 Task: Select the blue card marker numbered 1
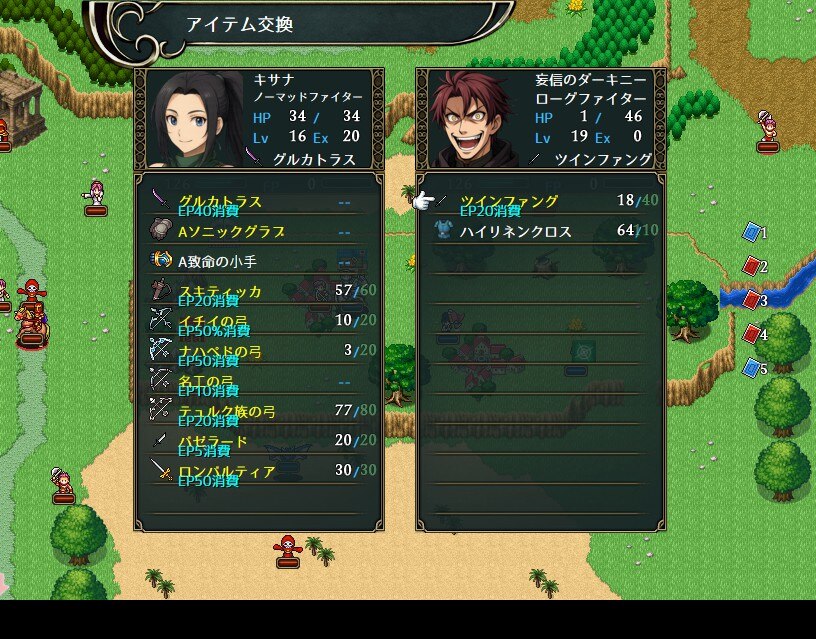click(x=753, y=233)
